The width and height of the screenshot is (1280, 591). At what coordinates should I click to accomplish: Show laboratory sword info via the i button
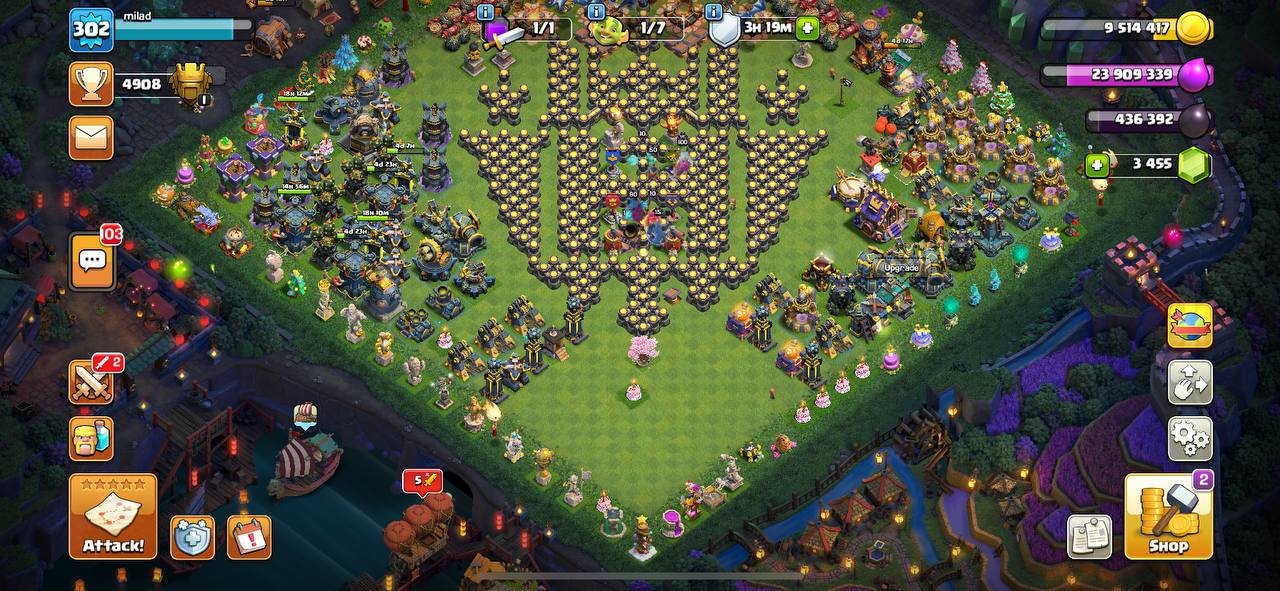(486, 12)
